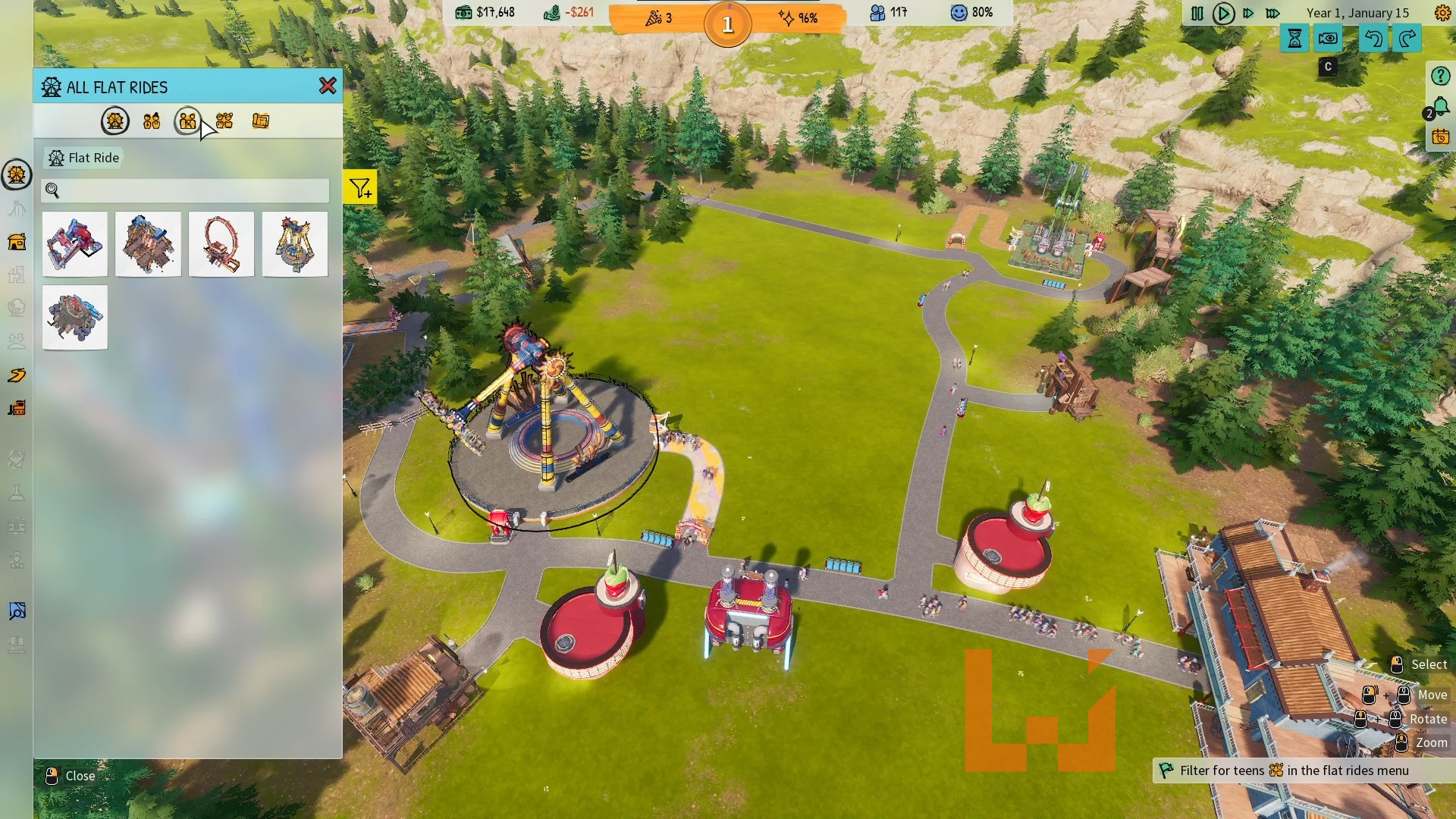Pick the red loop ring ride thumbnail
The image size is (1456, 819).
coord(221,244)
